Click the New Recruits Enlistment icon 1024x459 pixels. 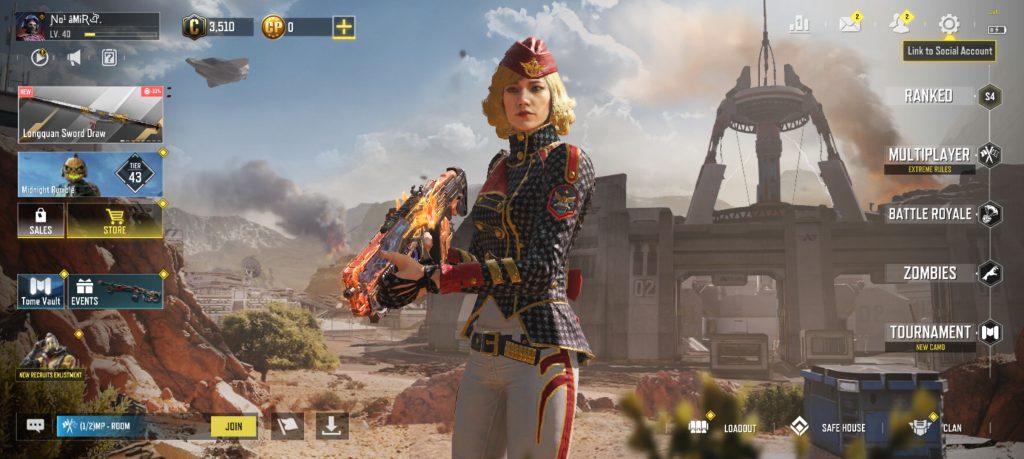[x=49, y=357]
